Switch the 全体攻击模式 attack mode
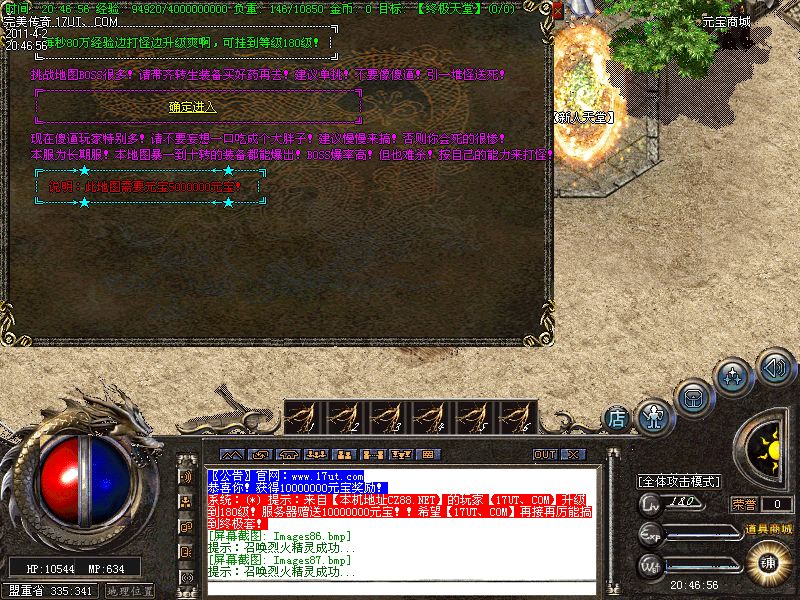Image resolution: width=800 pixels, height=600 pixels. [680, 481]
